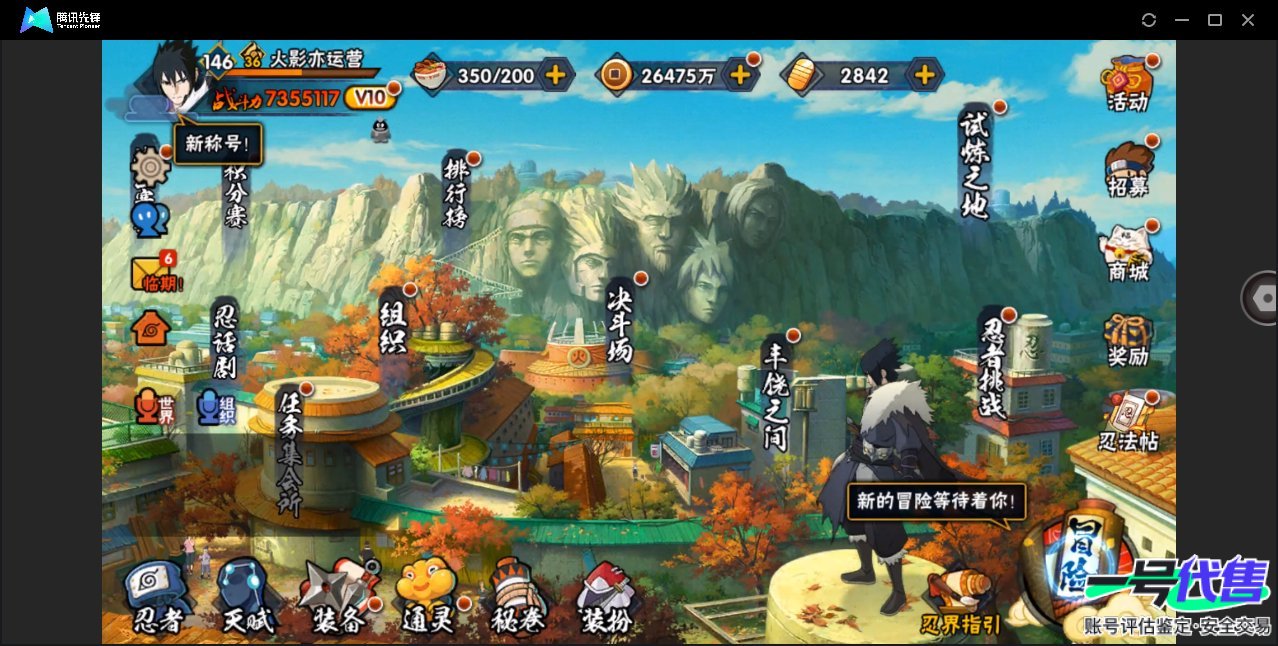Open the 招募 recruit screen
Screen dimensions: 1278x646
1128,169
